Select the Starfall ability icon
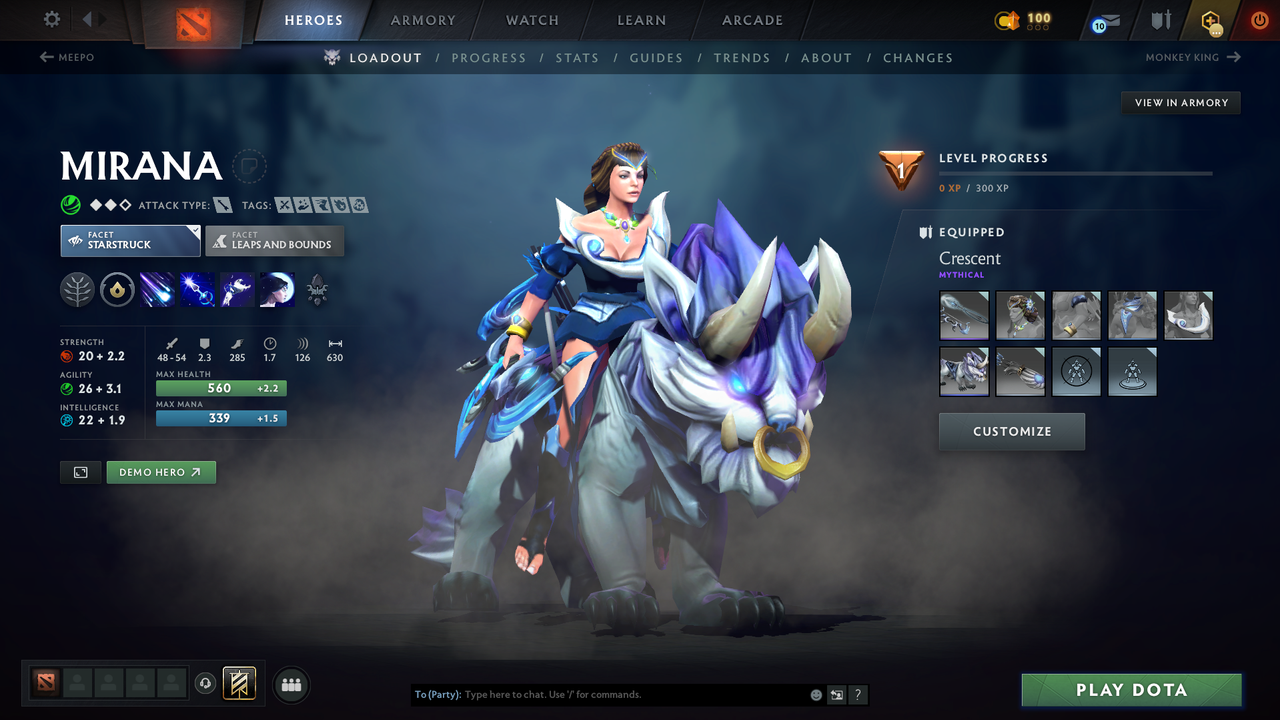Image resolution: width=1280 pixels, height=720 pixels. pos(157,290)
